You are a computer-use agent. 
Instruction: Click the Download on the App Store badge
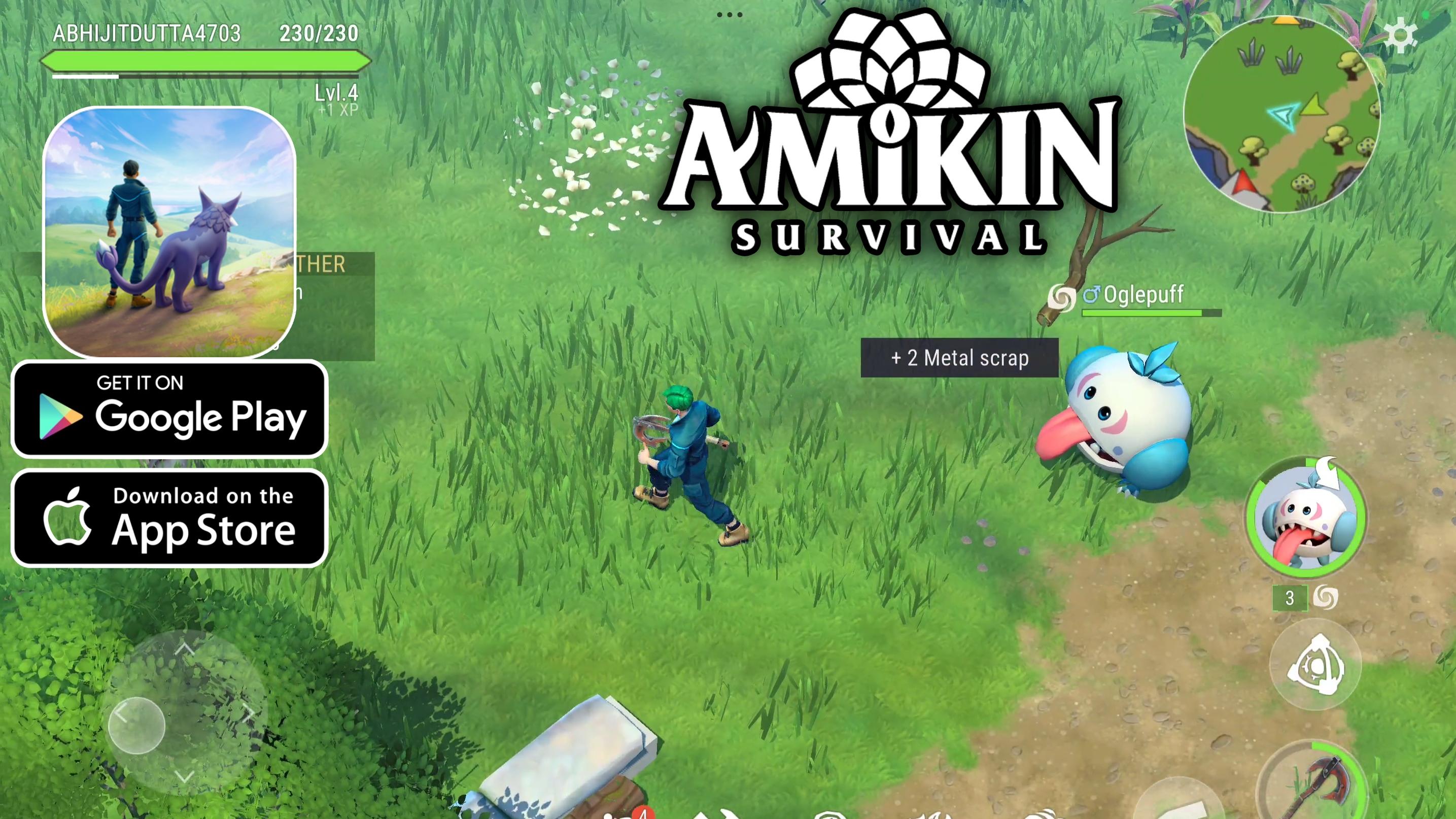(x=169, y=517)
